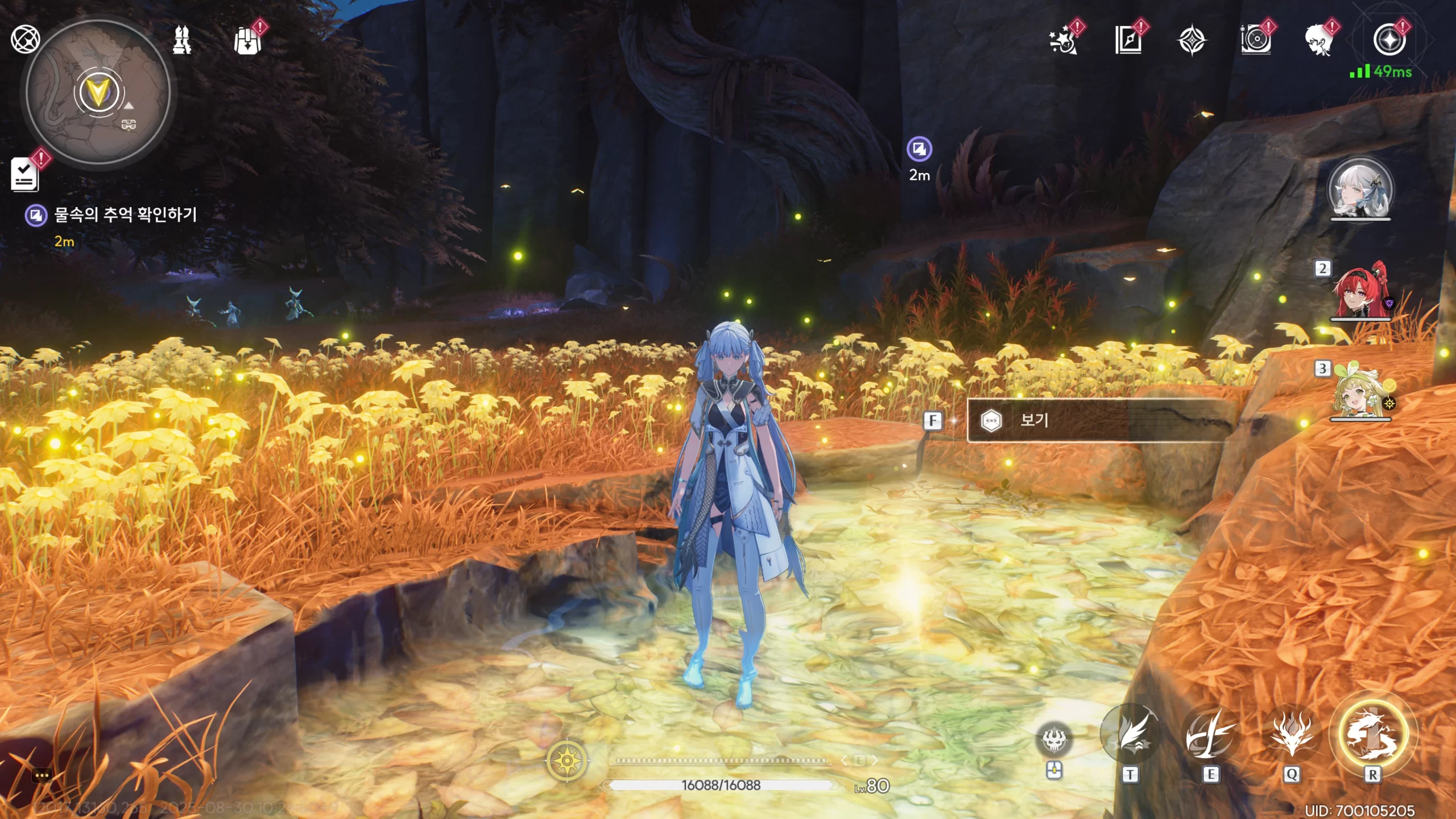Open the backpack inventory icon
Image resolution: width=1456 pixels, height=819 pixels.
[x=247, y=41]
